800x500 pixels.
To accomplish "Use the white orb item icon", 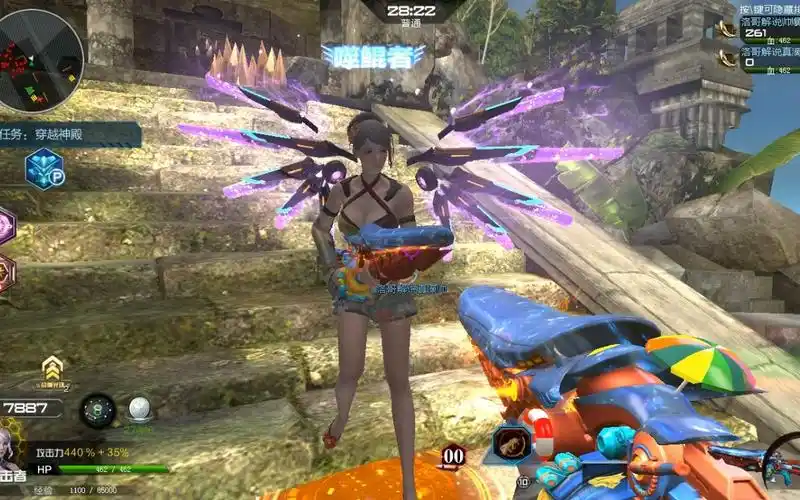I will click(138, 409).
